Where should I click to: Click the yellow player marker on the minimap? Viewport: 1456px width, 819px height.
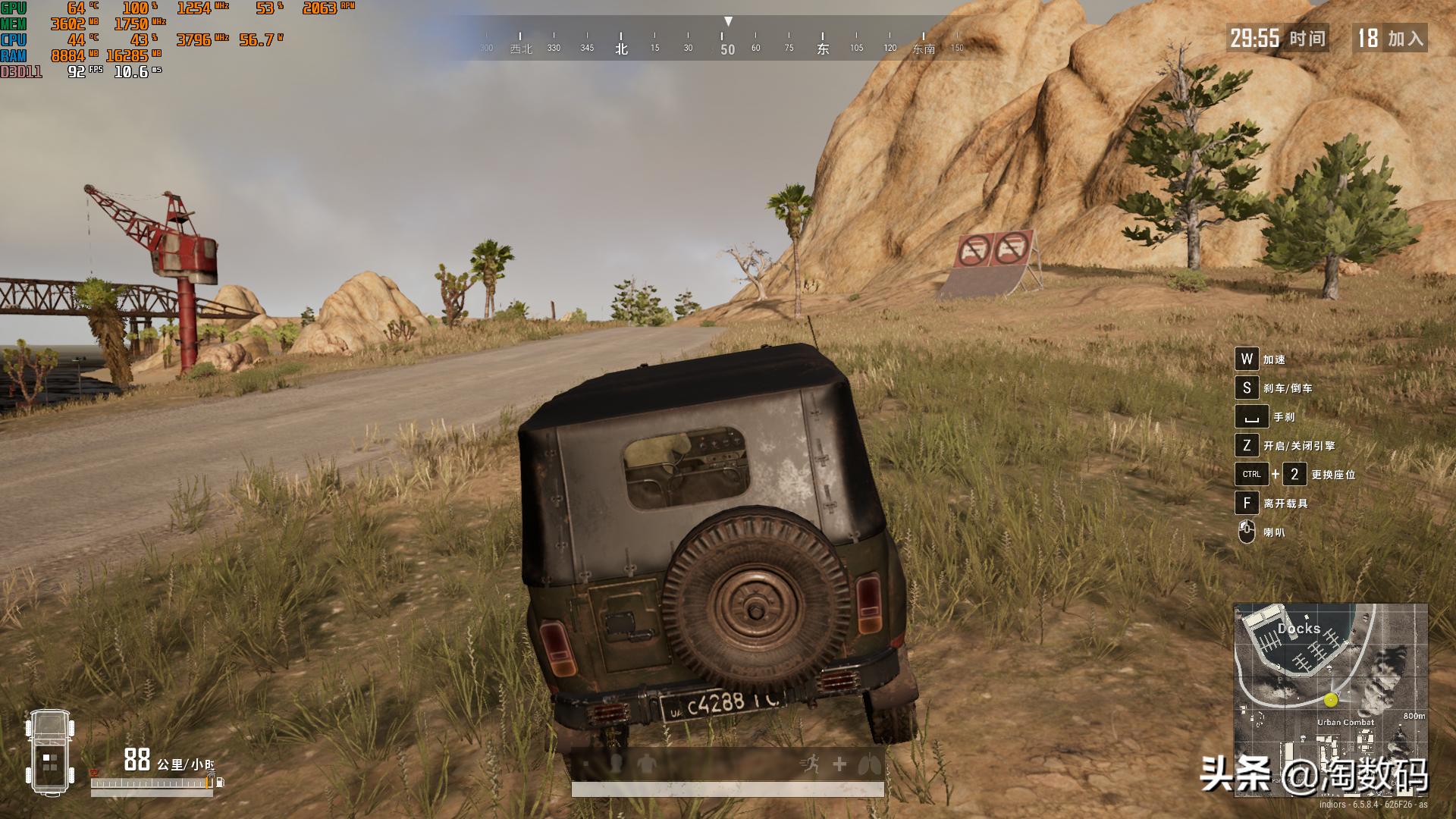[x=1330, y=700]
